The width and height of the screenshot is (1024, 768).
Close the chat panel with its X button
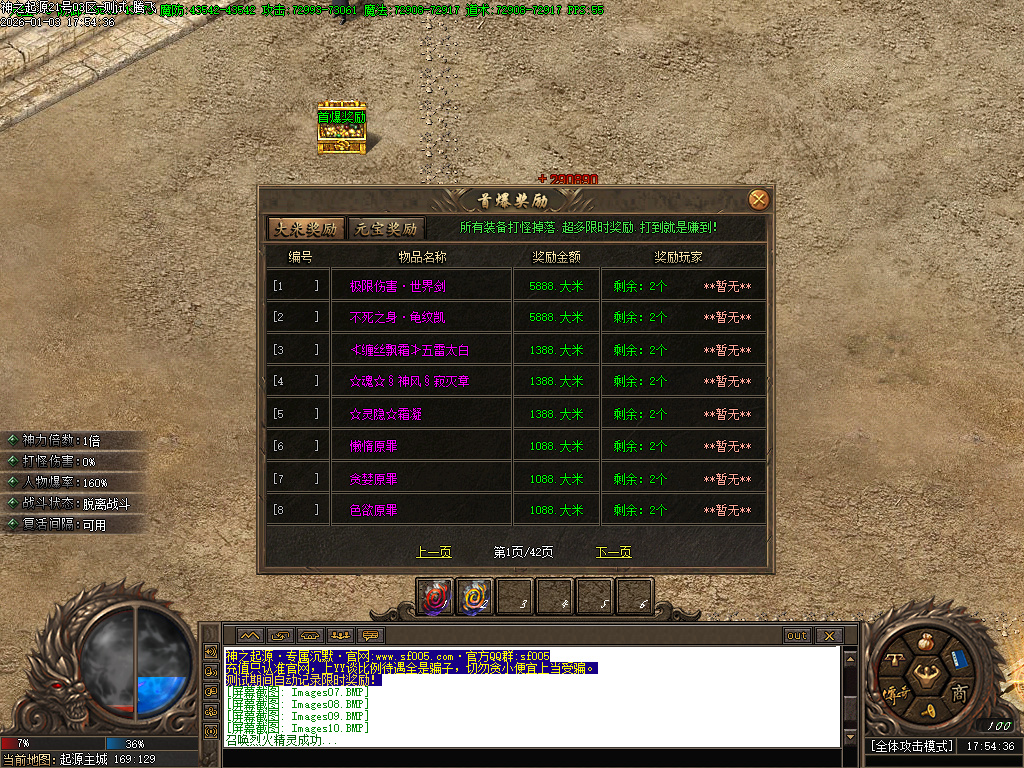(x=828, y=635)
